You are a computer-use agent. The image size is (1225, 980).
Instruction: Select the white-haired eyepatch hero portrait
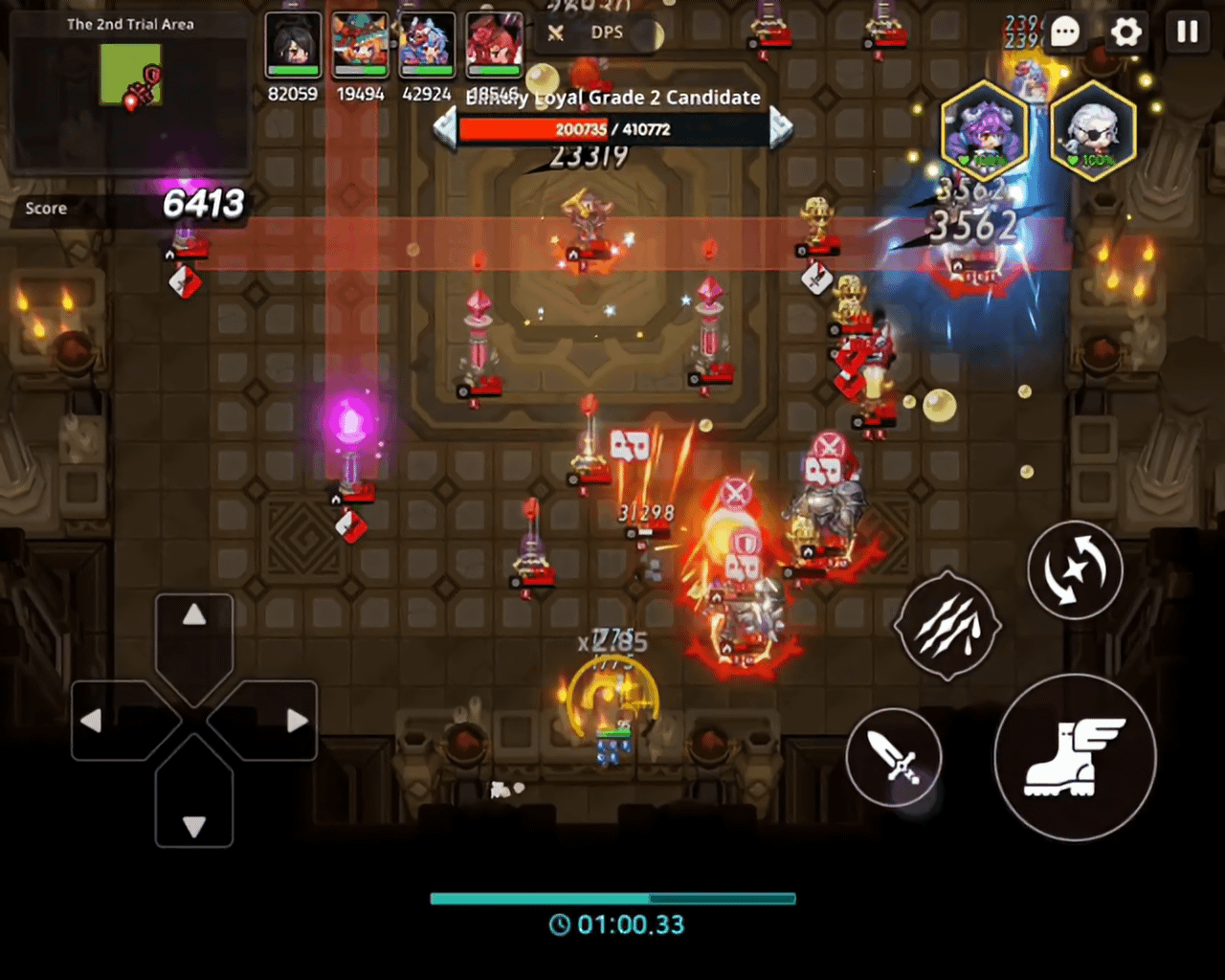click(1093, 132)
